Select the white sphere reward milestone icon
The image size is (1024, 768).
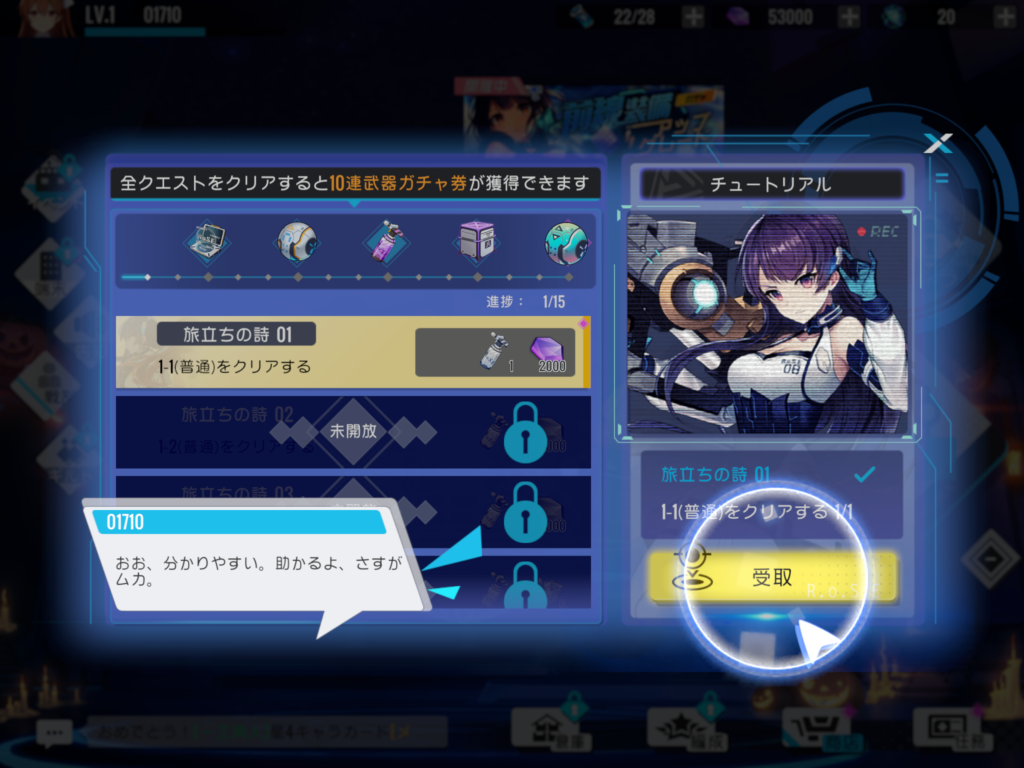click(298, 241)
